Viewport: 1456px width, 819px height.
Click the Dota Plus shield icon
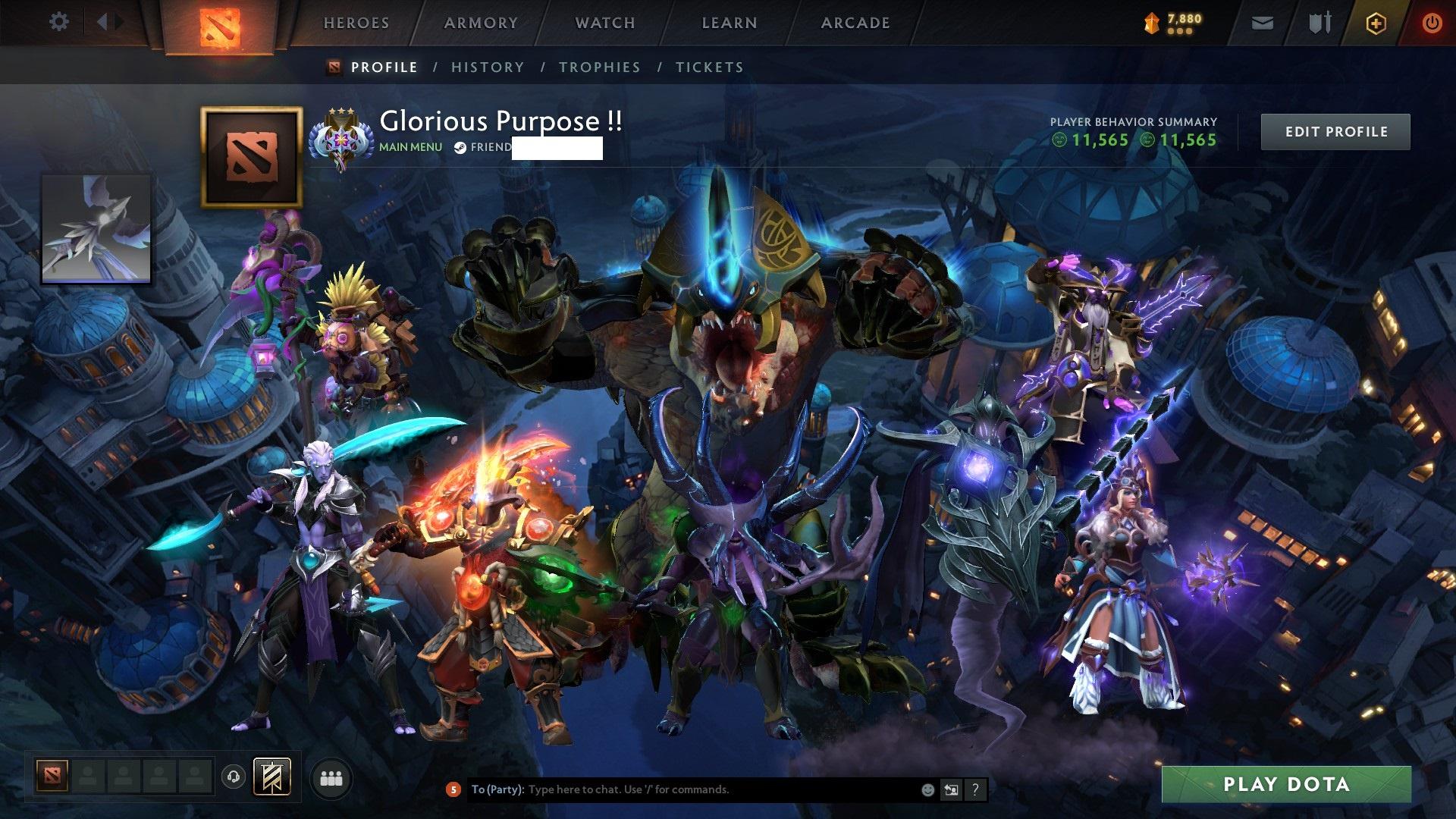coord(1376,24)
